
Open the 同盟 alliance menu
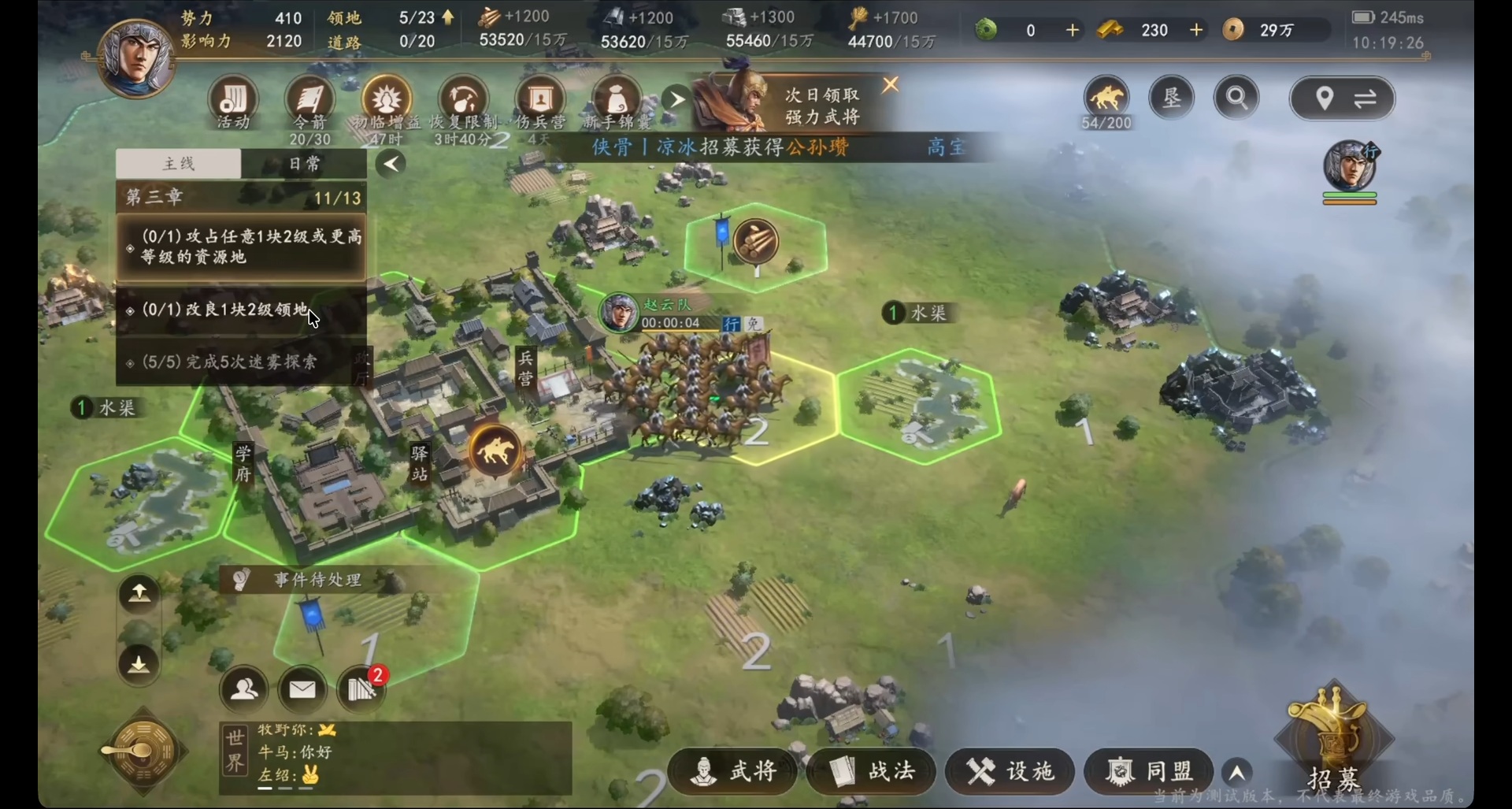click(1149, 771)
